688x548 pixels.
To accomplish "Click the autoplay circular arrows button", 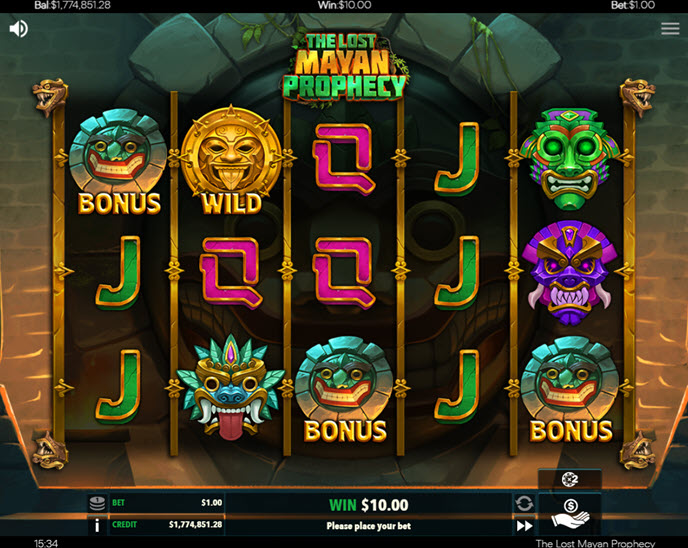I will (x=524, y=503).
